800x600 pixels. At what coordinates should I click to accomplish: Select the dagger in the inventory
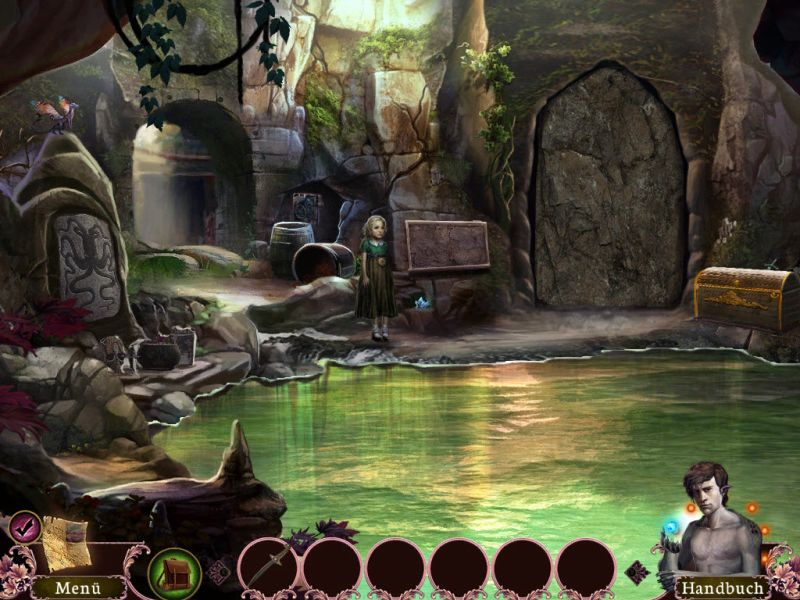[270, 564]
